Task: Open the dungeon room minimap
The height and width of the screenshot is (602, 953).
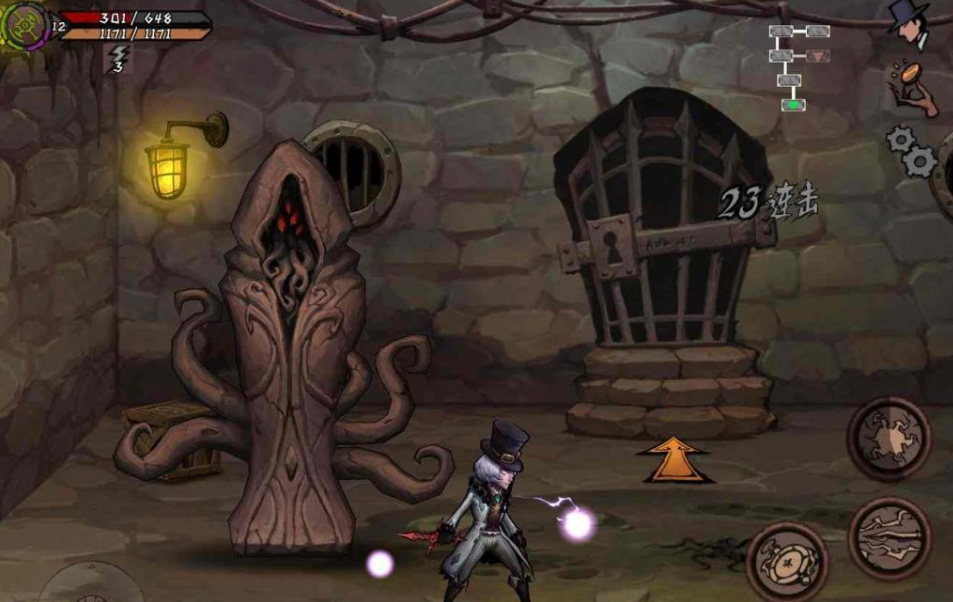Action: point(797,65)
